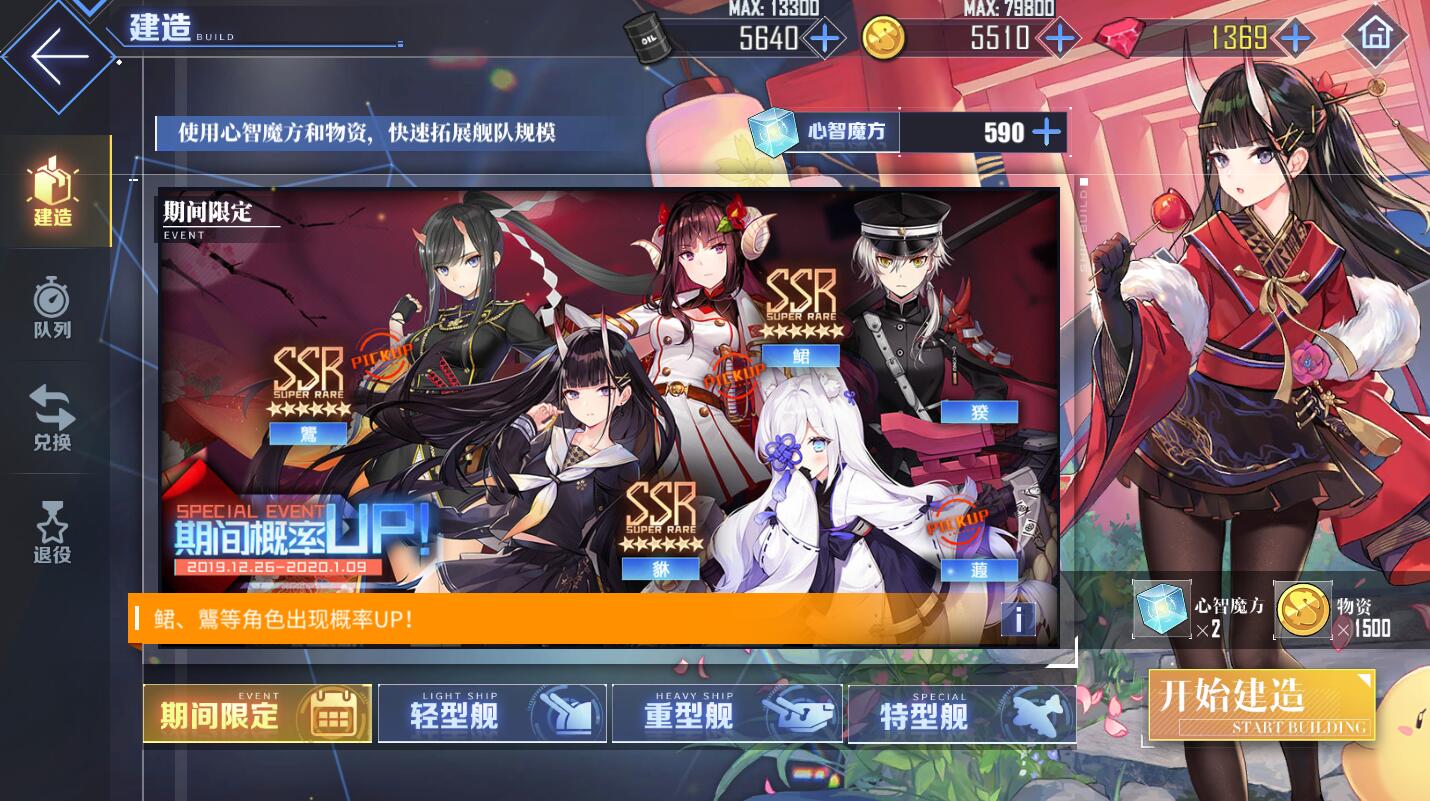Open the 特型舰 (Special Ship) tab
This screenshot has width=1430, height=801.
point(961,713)
